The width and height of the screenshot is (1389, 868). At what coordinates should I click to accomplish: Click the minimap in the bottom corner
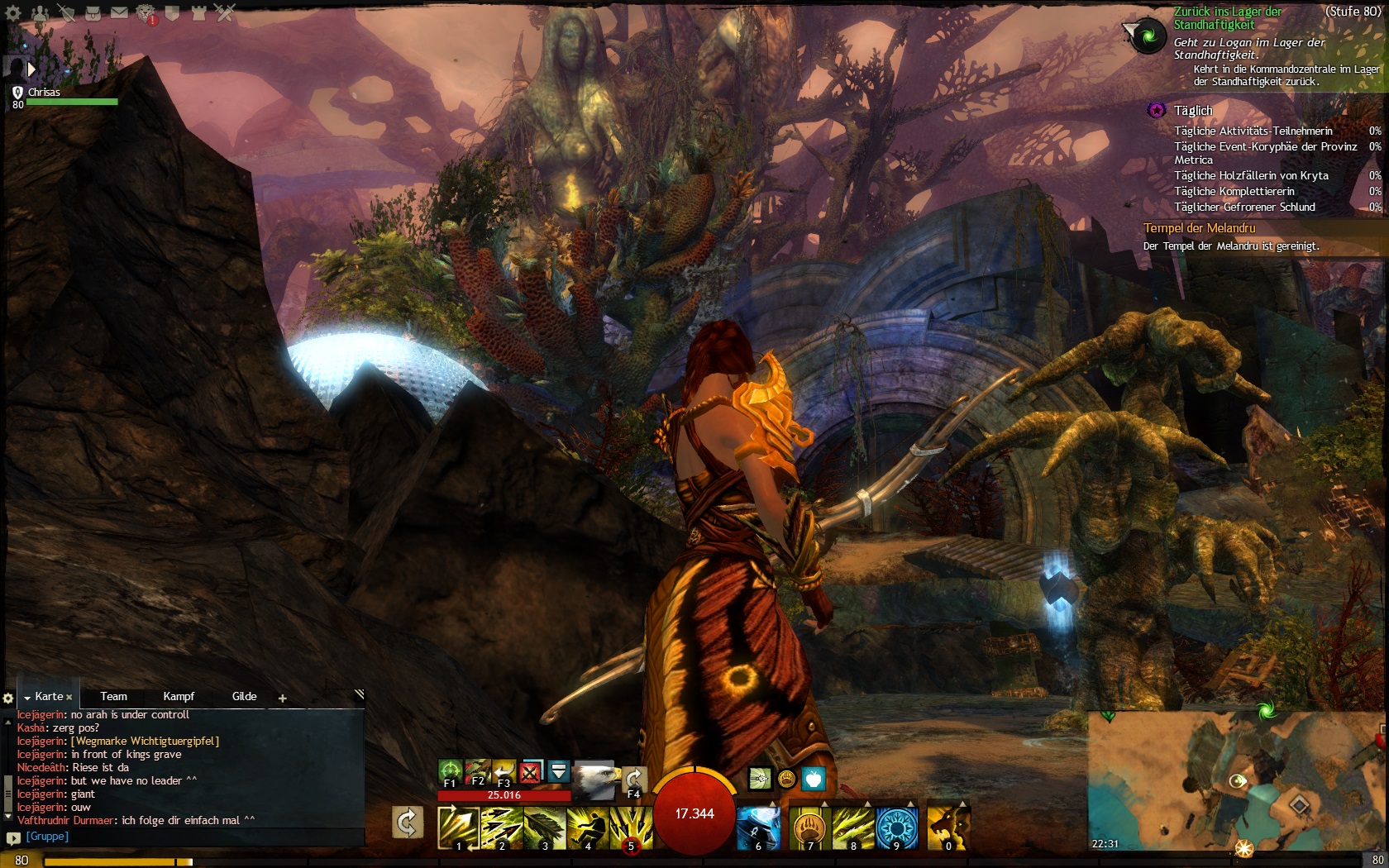click(1236, 785)
